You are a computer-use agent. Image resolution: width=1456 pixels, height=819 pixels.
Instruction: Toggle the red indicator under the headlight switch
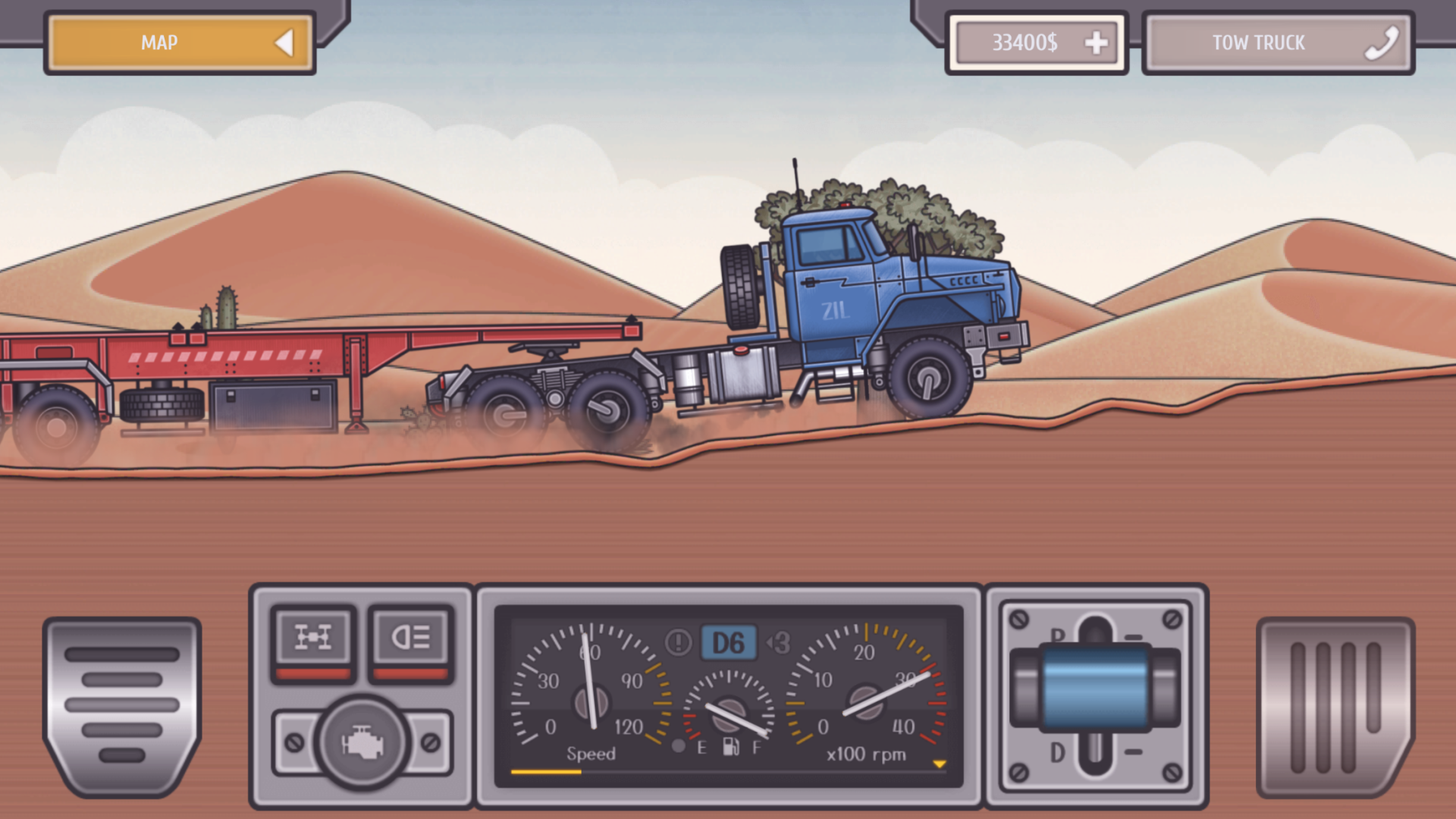[x=410, y=672]
